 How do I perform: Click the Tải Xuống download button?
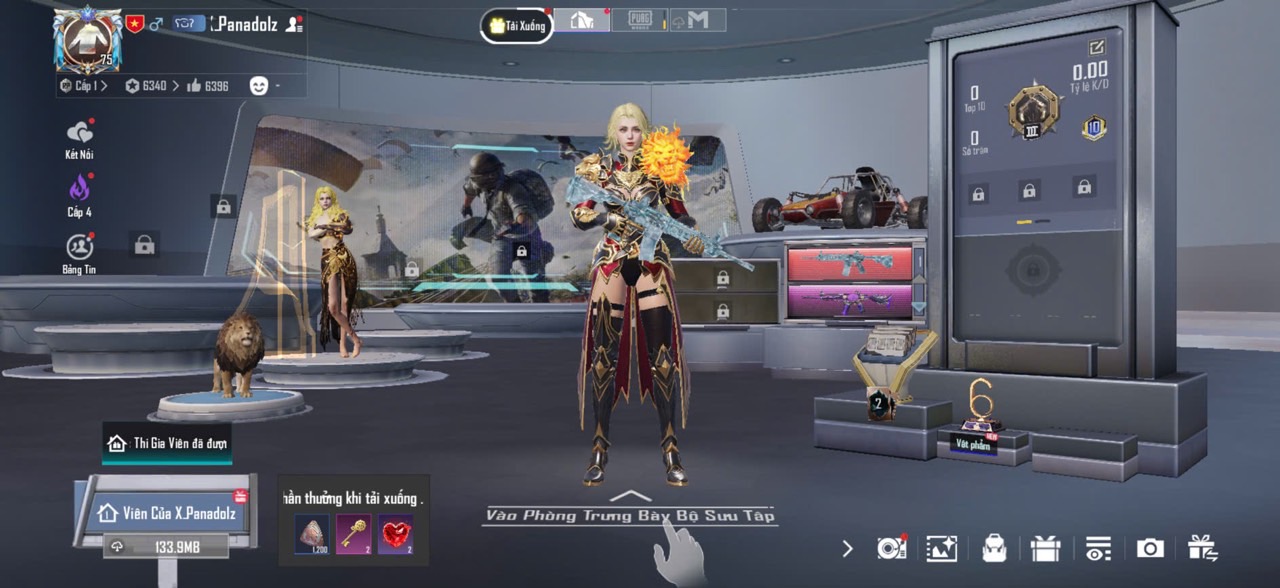[517, 25]
